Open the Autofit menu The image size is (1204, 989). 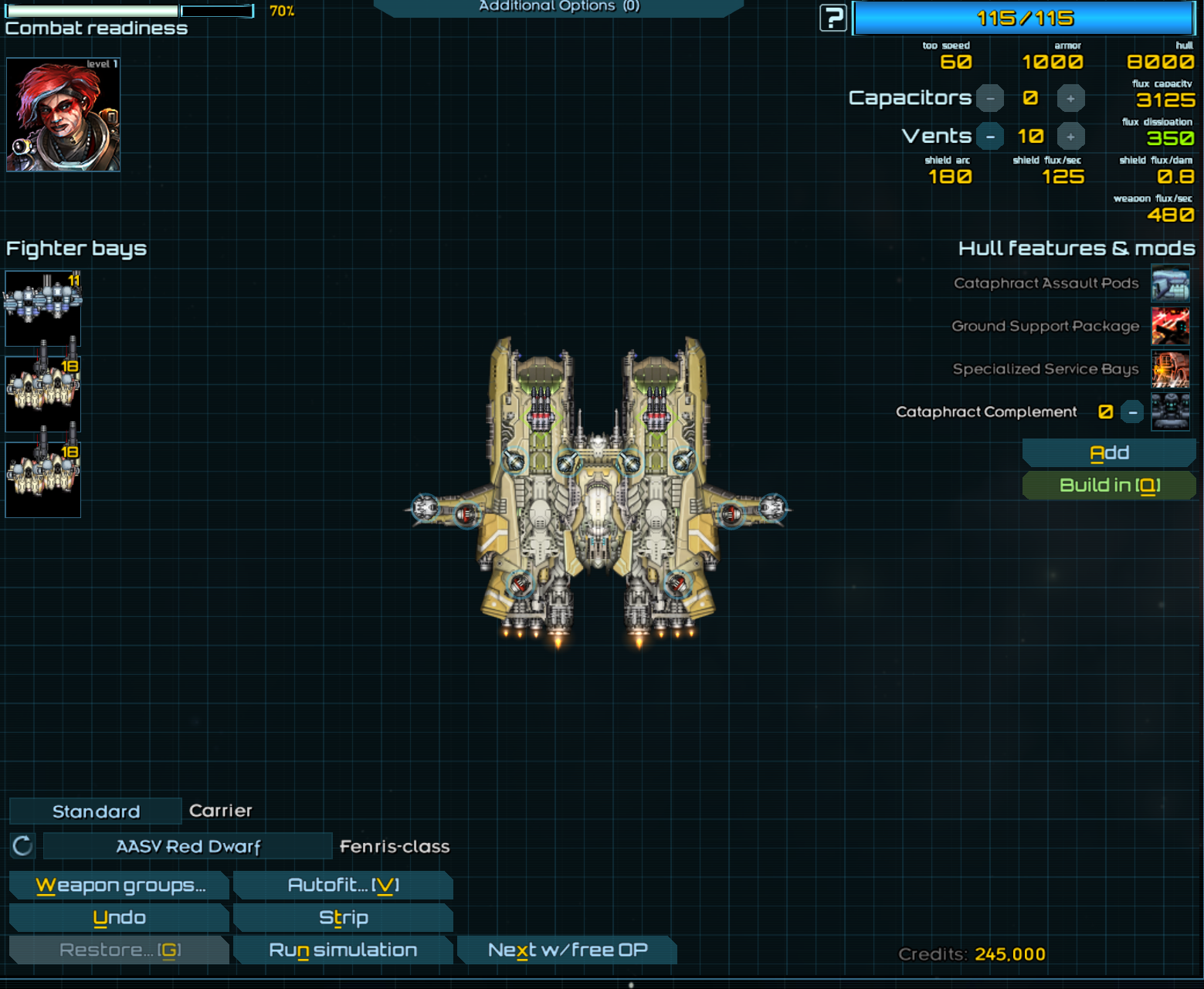[x=343, y=886]
